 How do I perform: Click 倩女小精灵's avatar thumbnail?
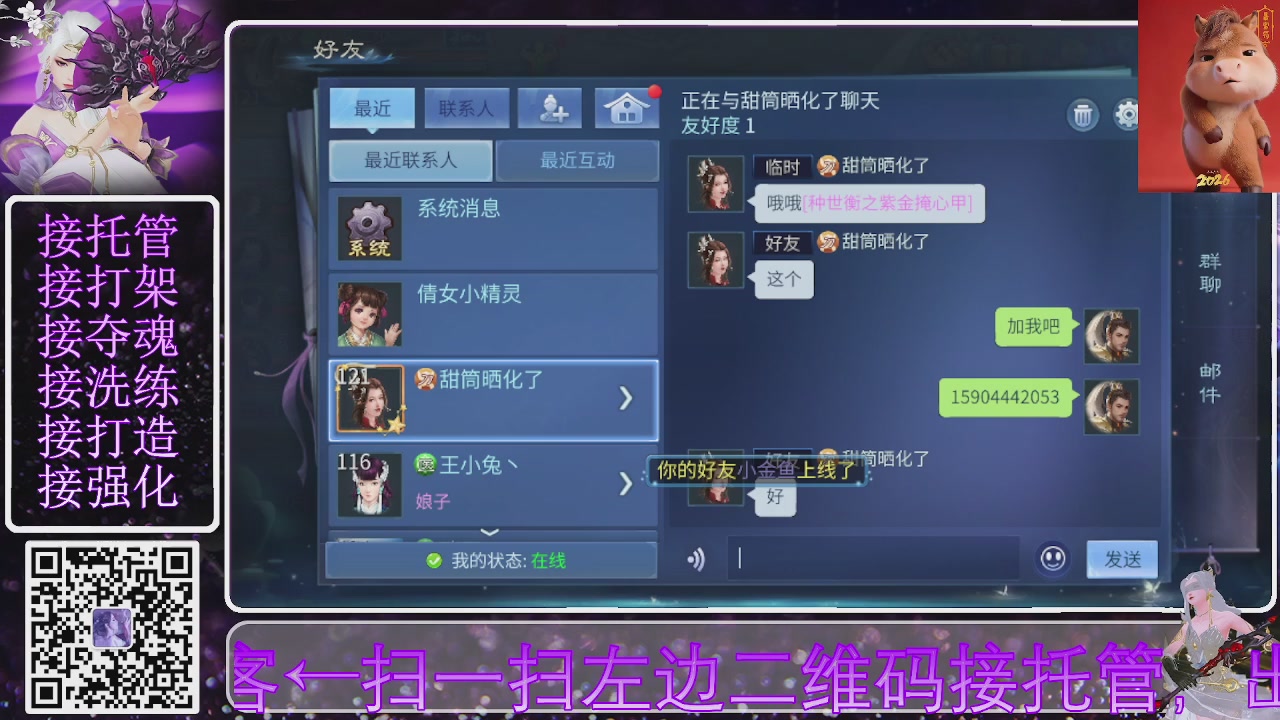coord(367,314)
